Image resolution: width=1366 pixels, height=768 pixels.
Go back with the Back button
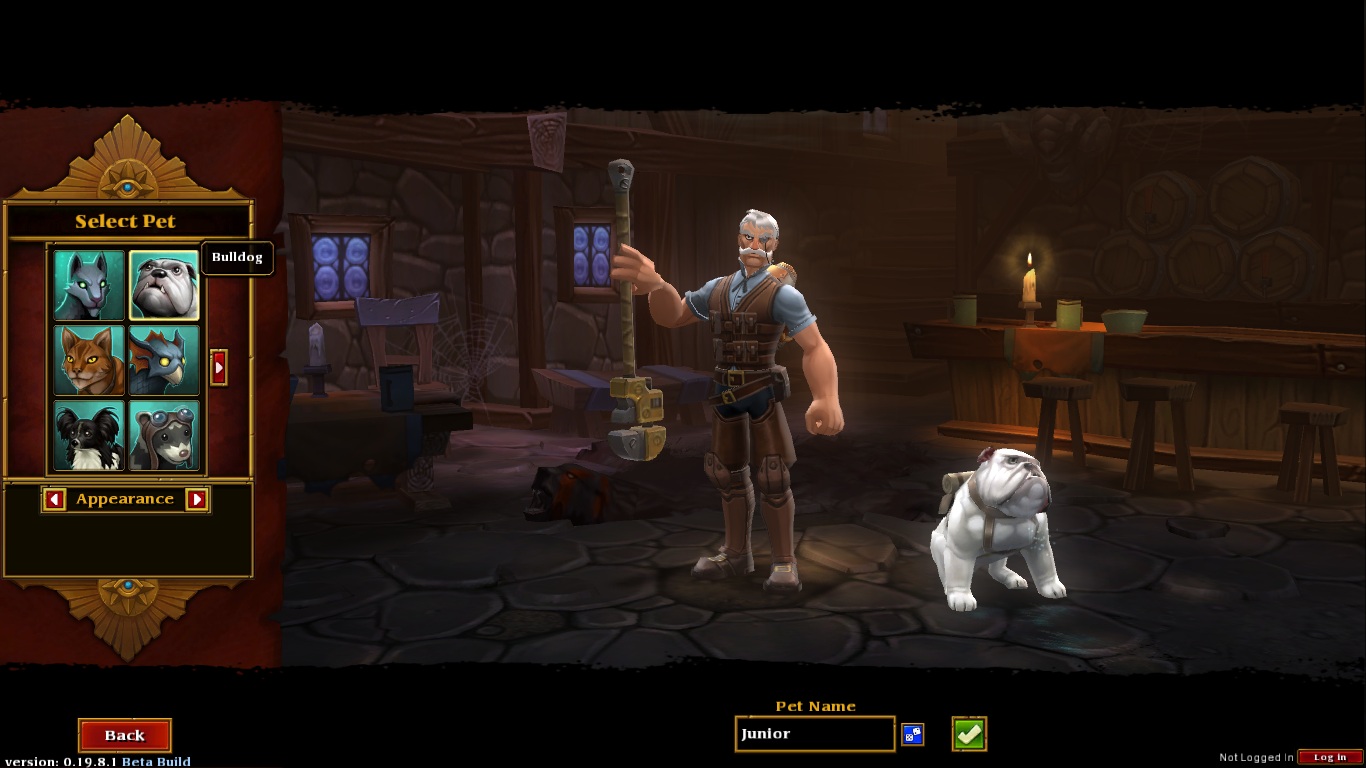coord(125,735)
